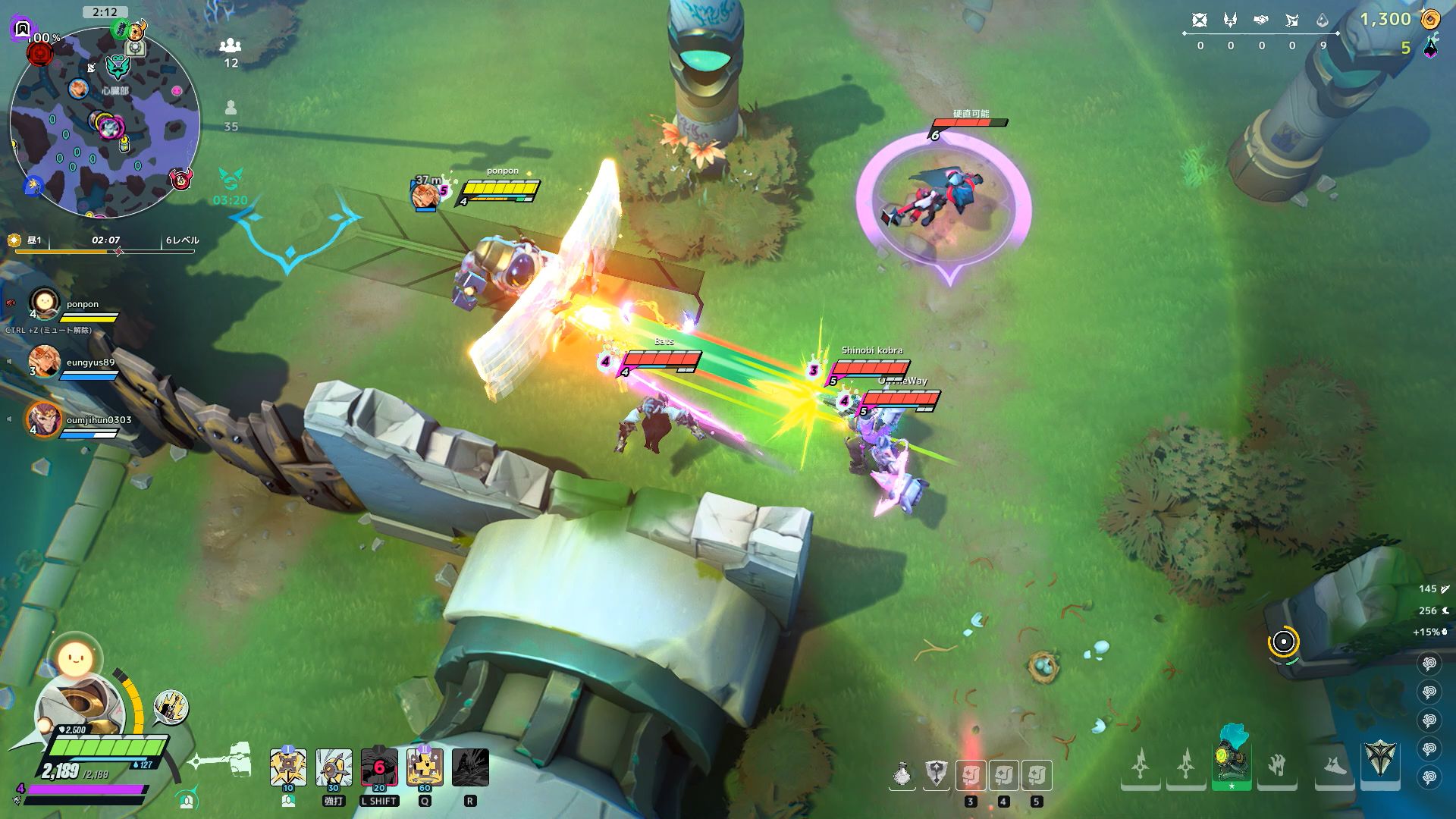Select the claw glove equipment slot
The width and height of the screenshot is (1456, 819).
[1277, 766]
